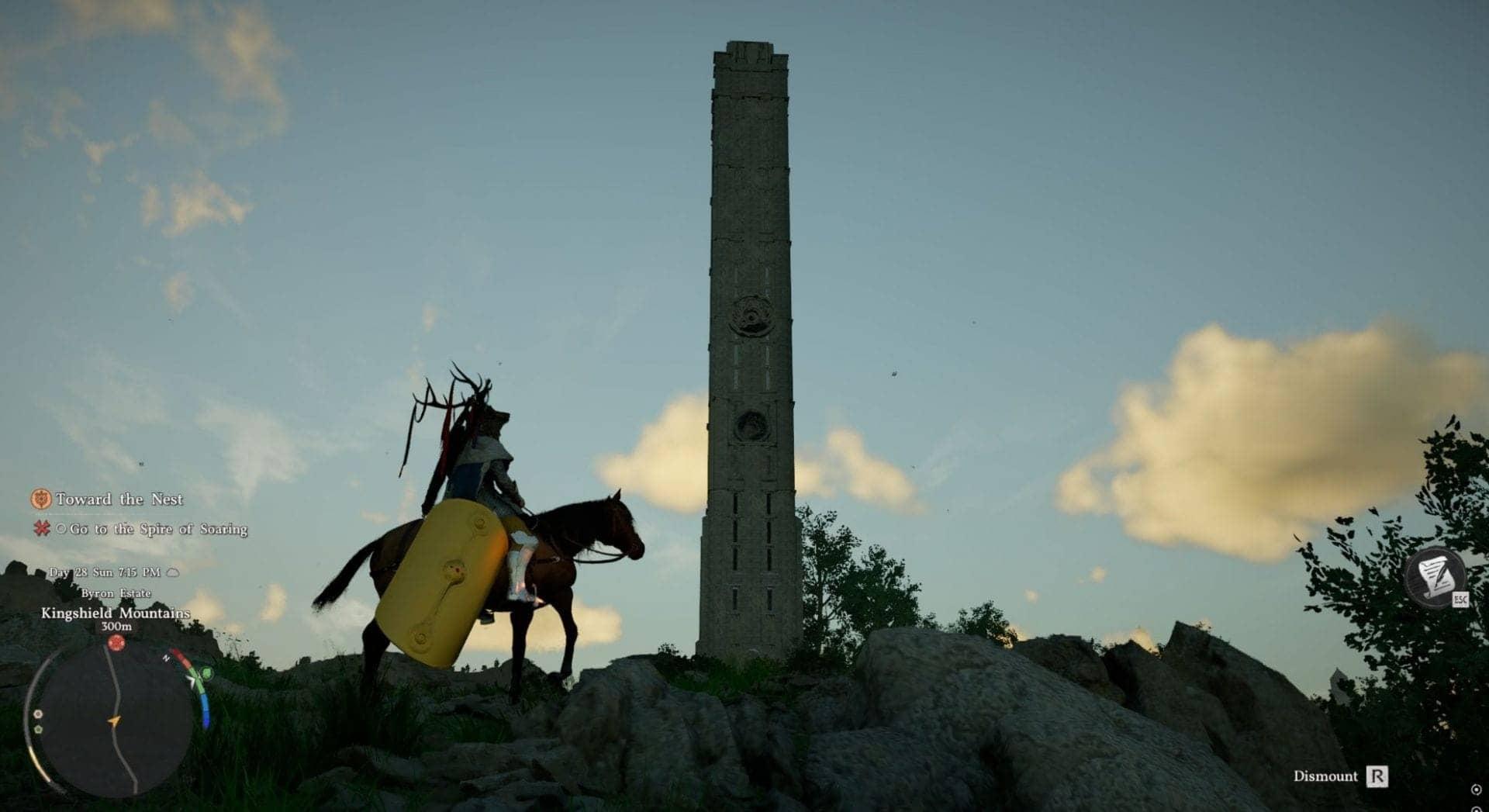Viewport: 1489px width, 812px height.
Task: Click the white dot marker on the minimap edge
Action: [x=38, y=715]
